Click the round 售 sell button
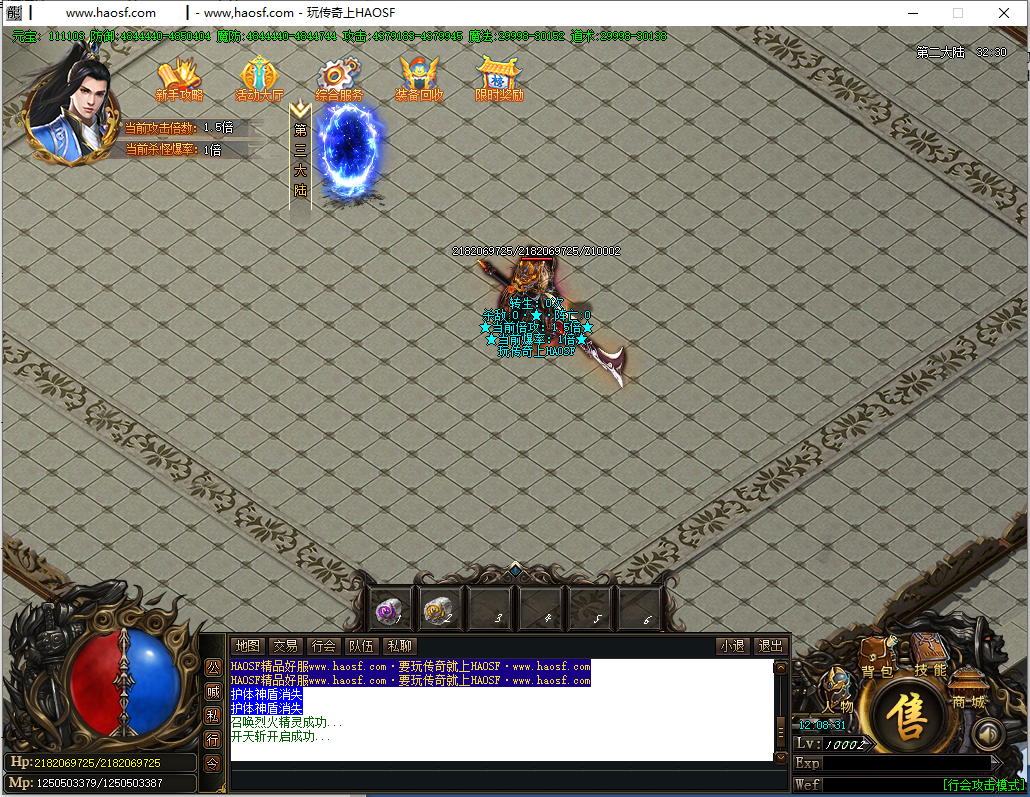Image resolution: width=1030 pixels, height=797 pixels. point(908,716)
